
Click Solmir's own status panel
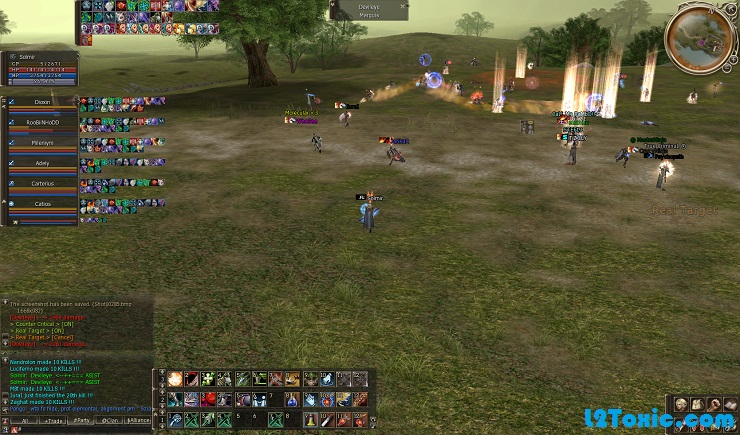pos(40,68)
